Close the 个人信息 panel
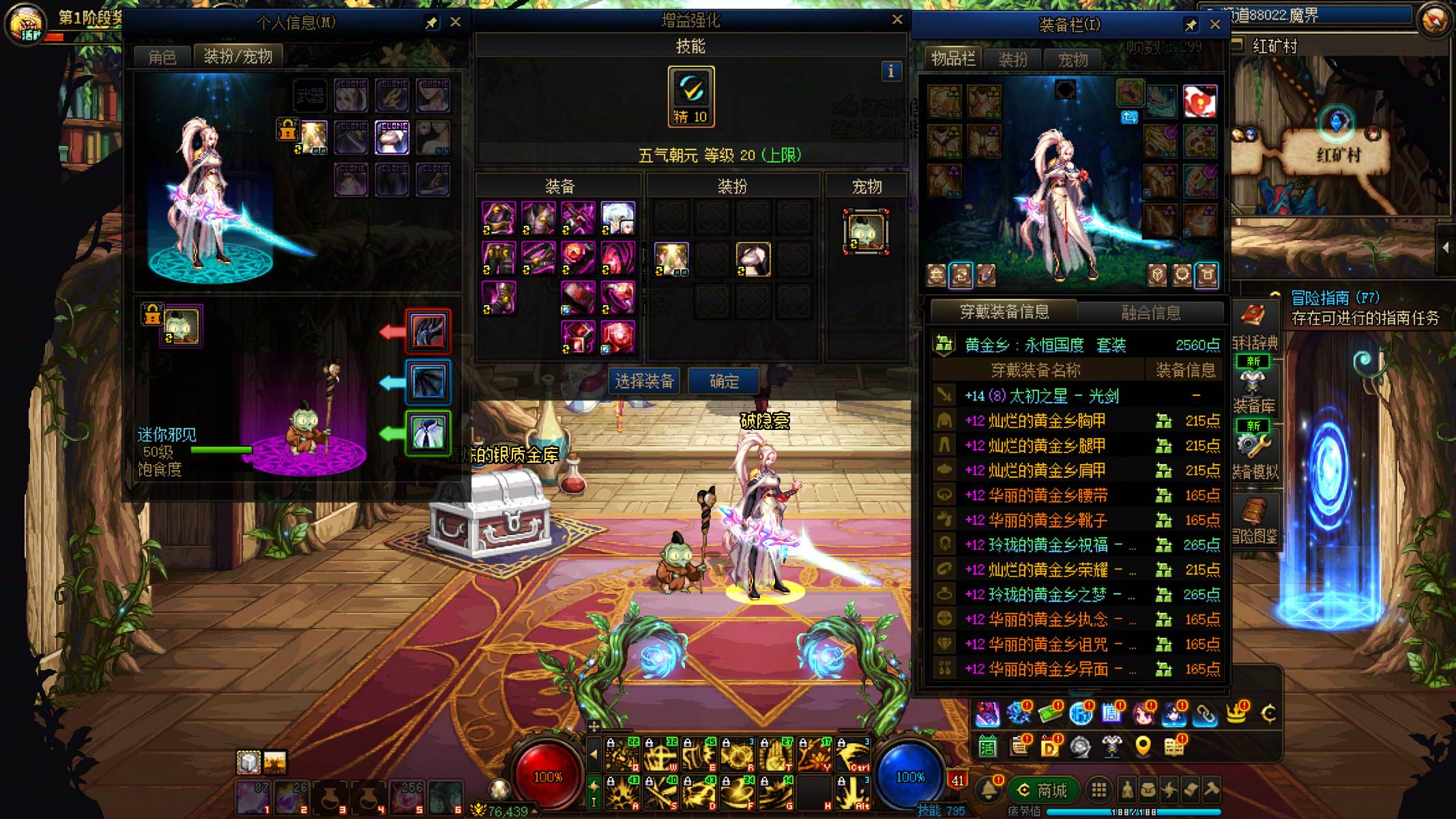This screenshot has width=1456, height=819. [x=456, y=22]
